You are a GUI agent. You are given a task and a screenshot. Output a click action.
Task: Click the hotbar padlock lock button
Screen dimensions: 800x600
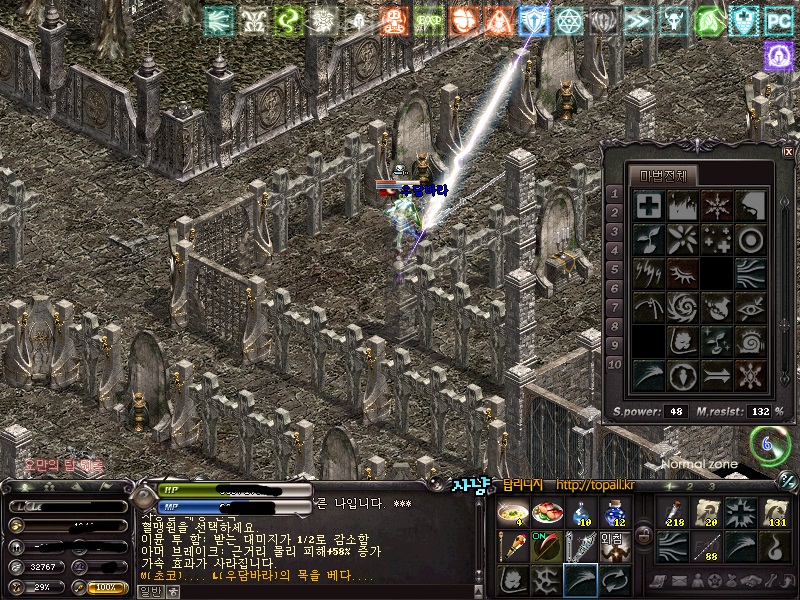643,535
